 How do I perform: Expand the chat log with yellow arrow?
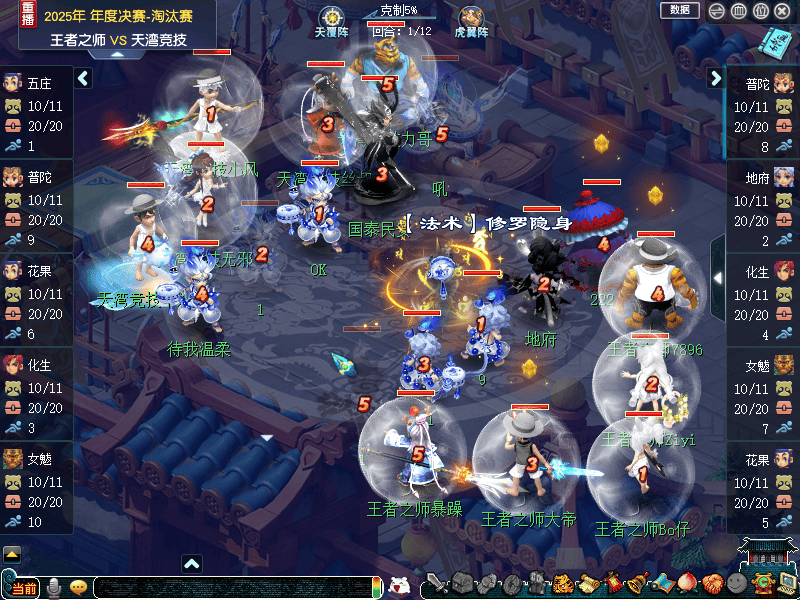pos(11,553)
